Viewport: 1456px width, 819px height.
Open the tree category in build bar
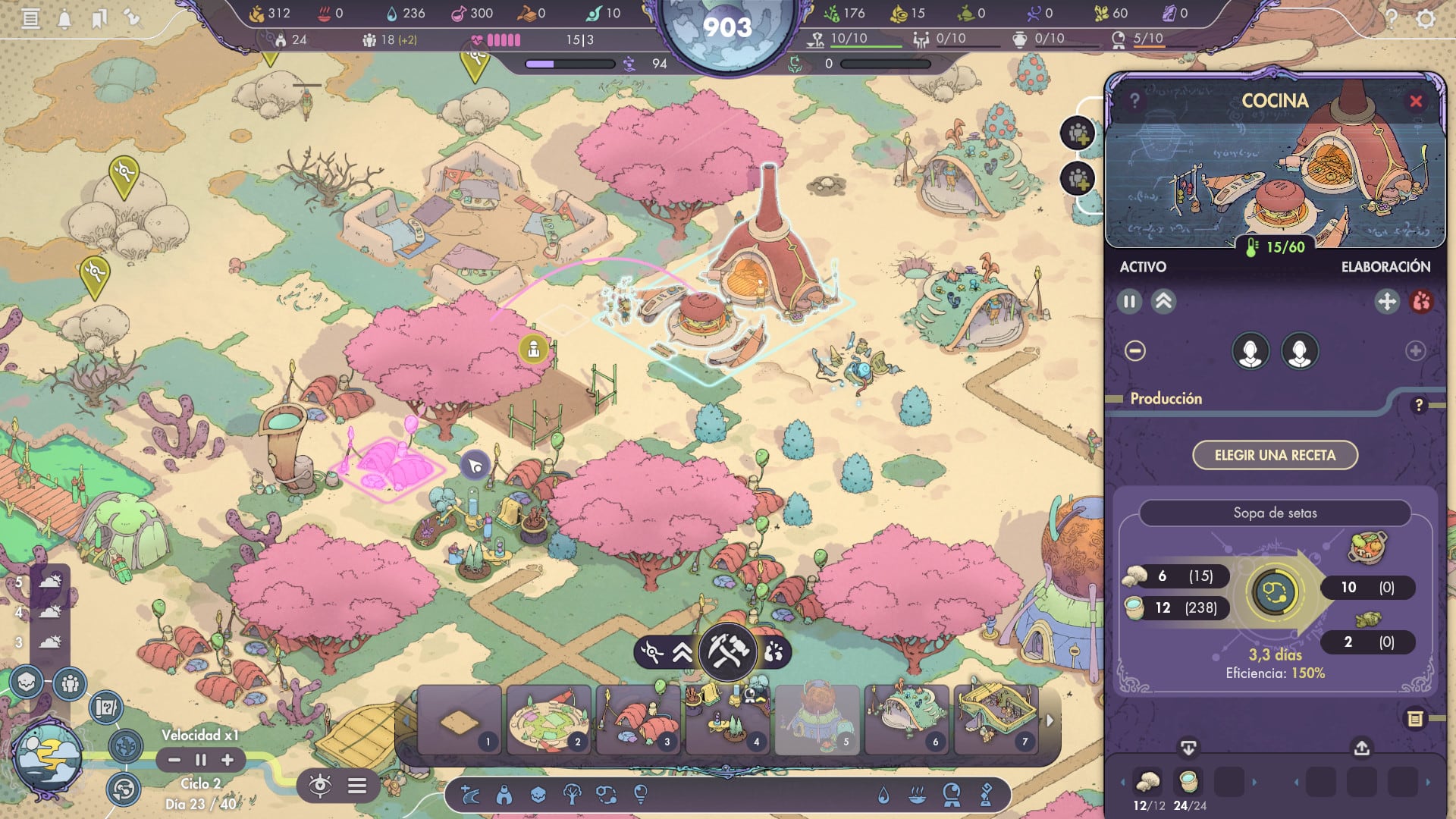[x=572, y=795]
